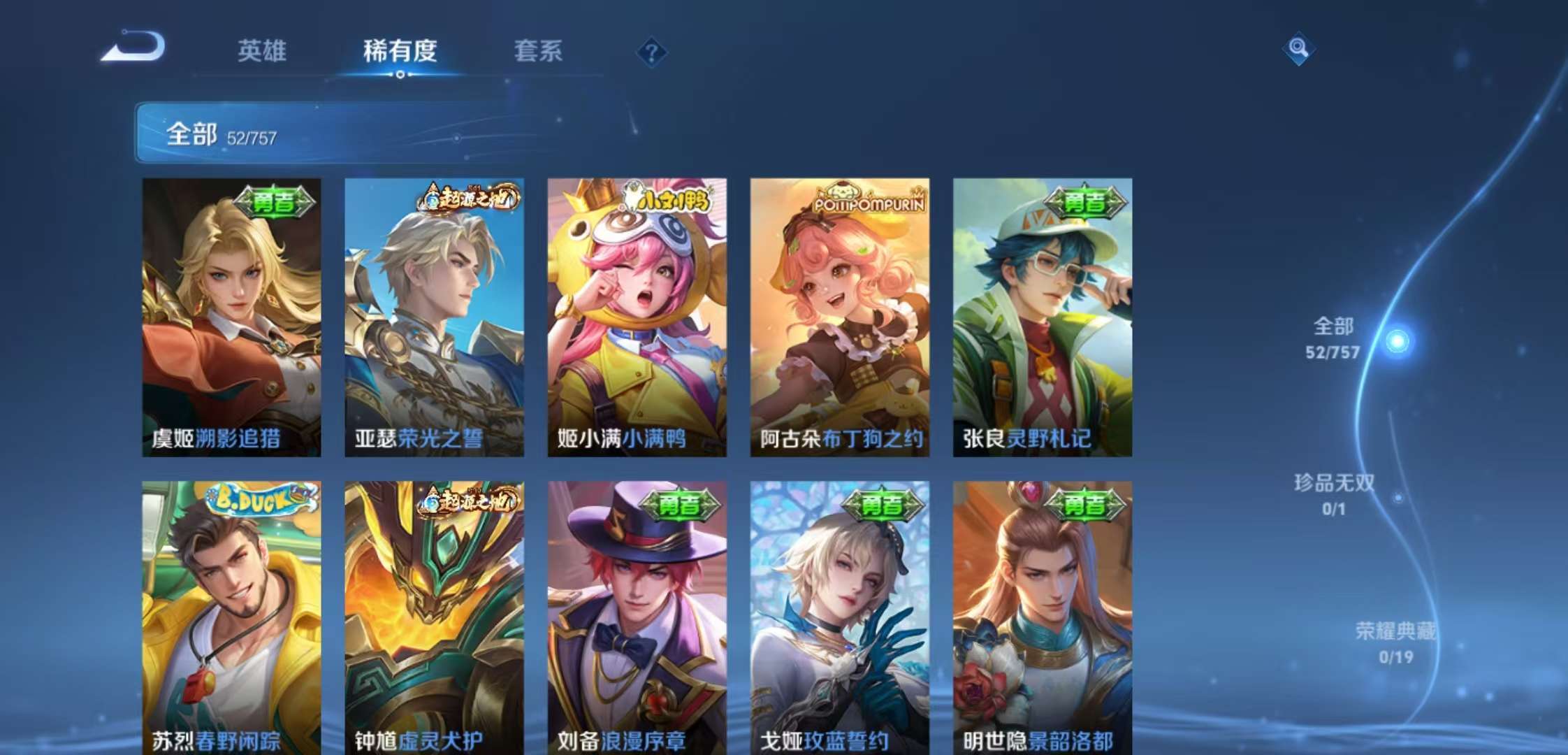Screen dimensions: 1568x755
Task: Select the 稀有度 tab
Action: (x=400, y=52)
